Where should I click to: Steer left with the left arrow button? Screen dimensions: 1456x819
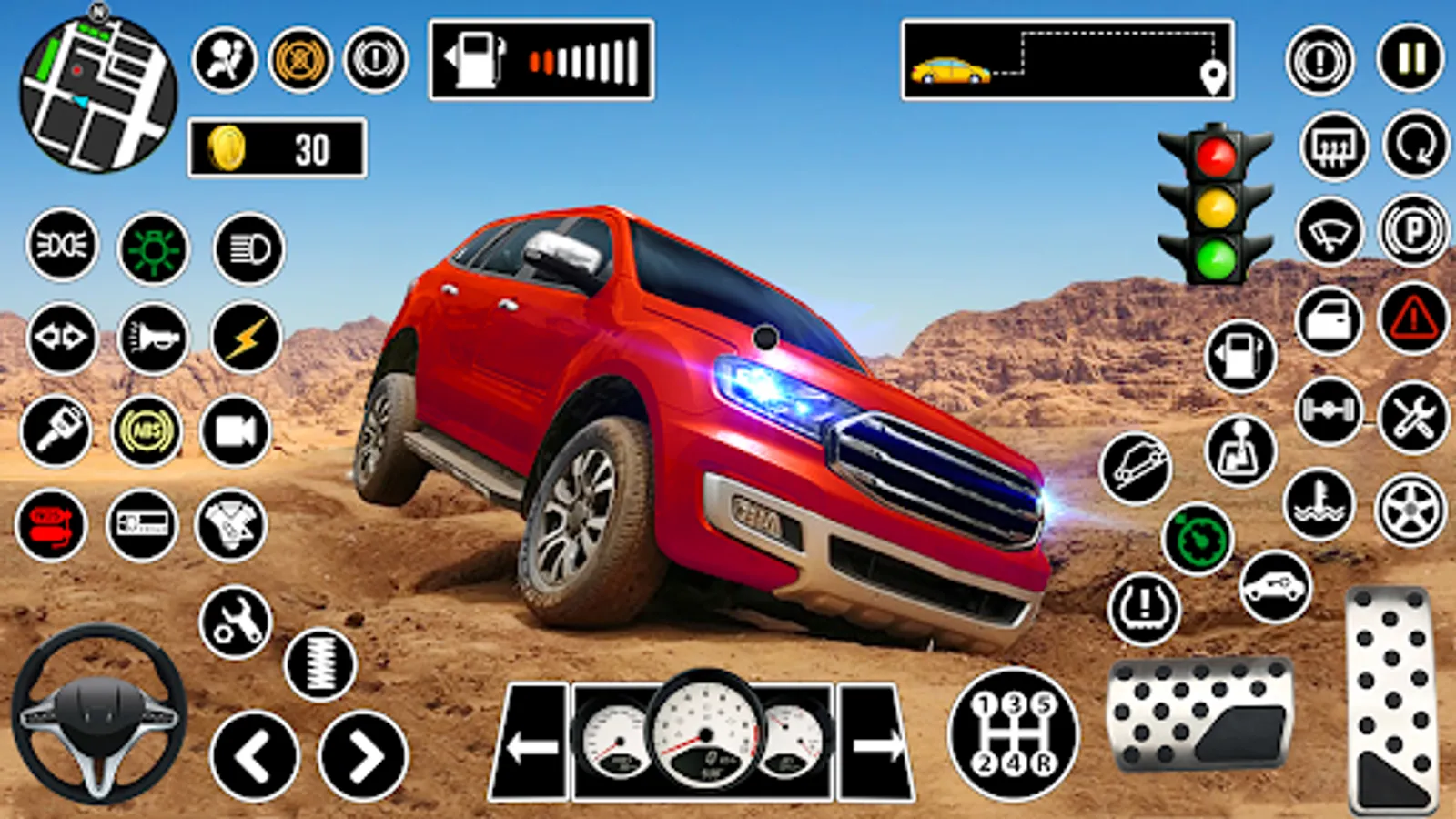tap(254, 756)
